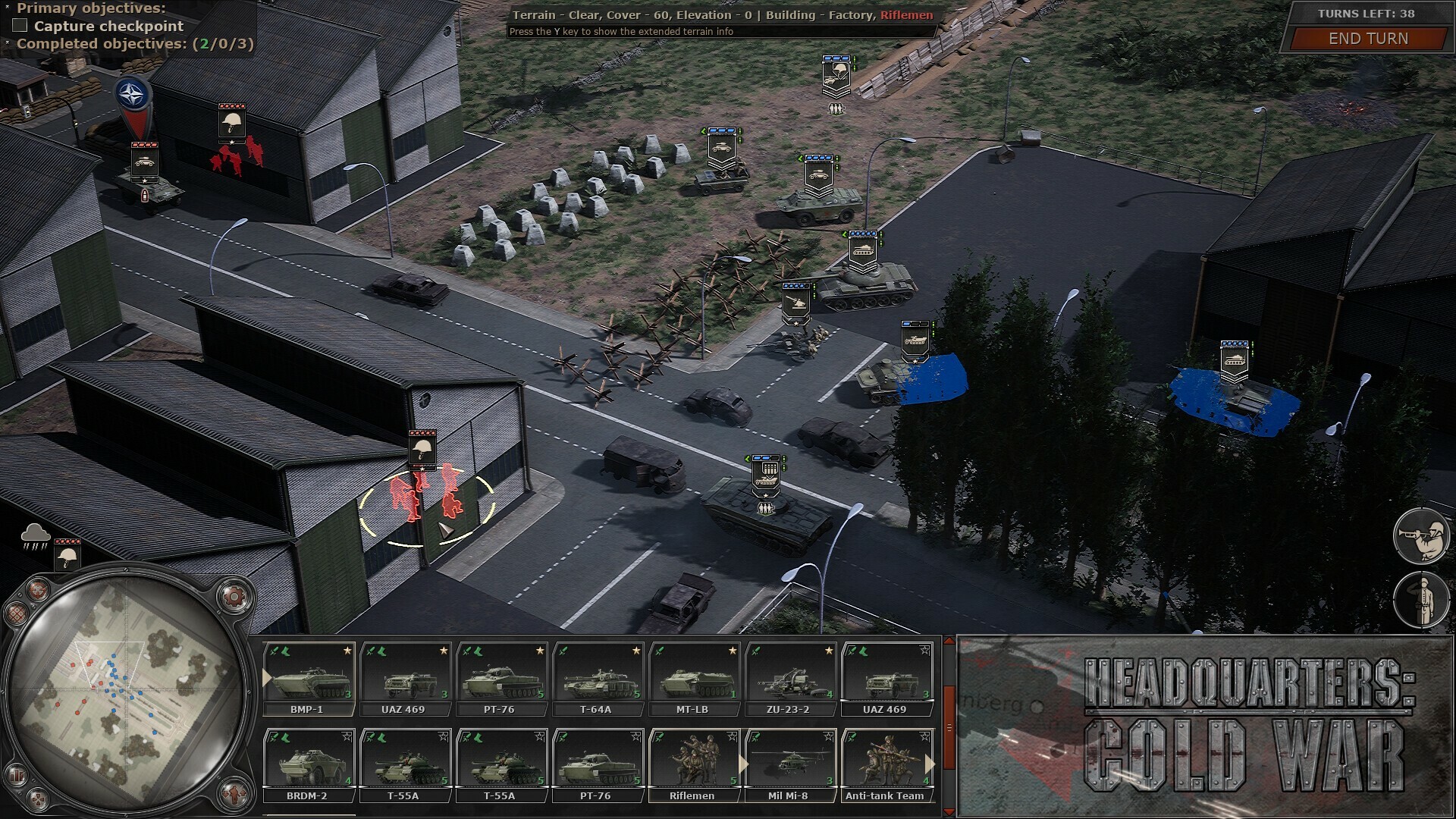Toggle the star on the BMP-1 unit card

(347, 650)
